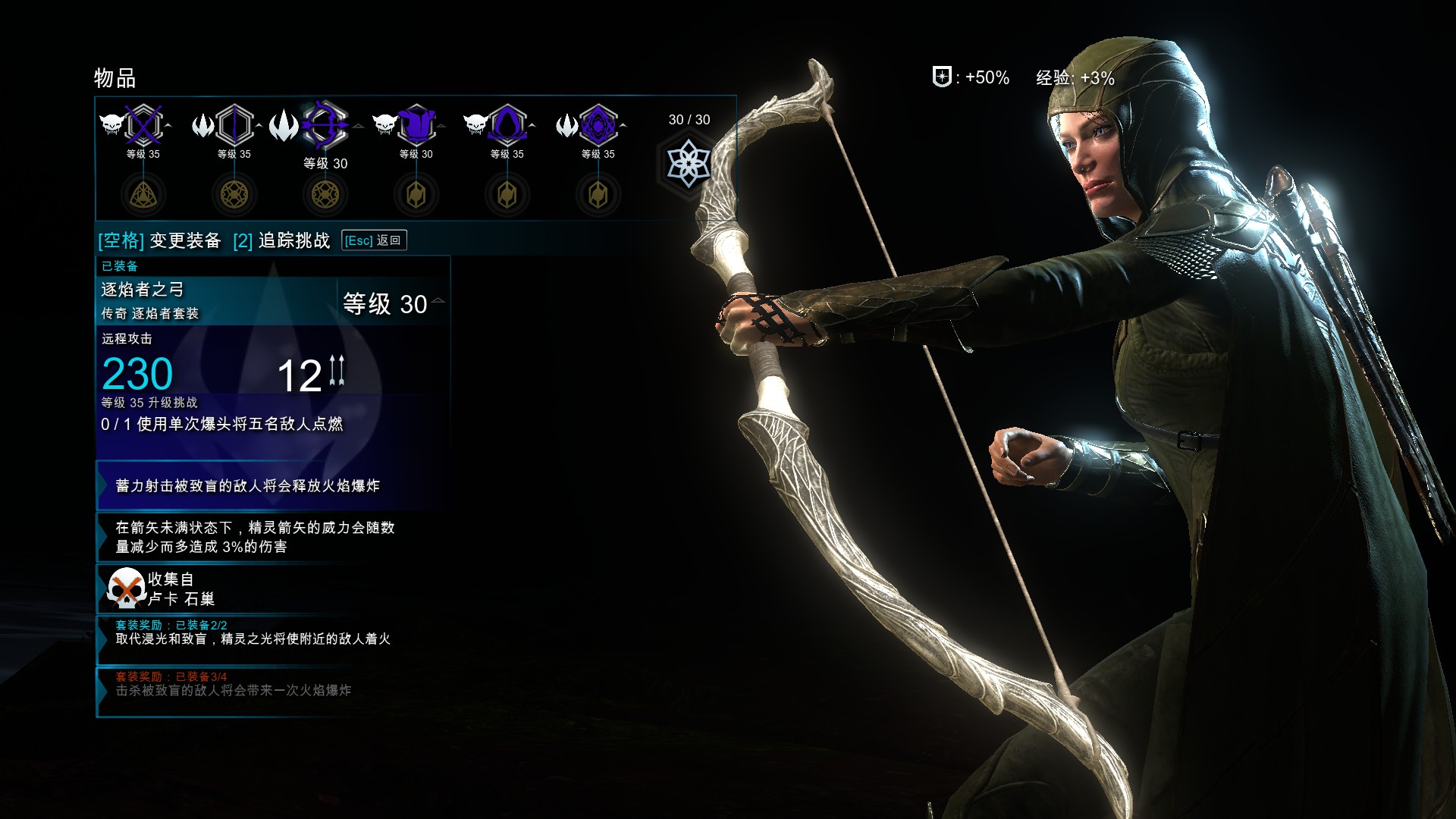Select the level 35 upgrade challenge row
The width and height of the screenshot is (1456, 819).
[x=221, y=415]
